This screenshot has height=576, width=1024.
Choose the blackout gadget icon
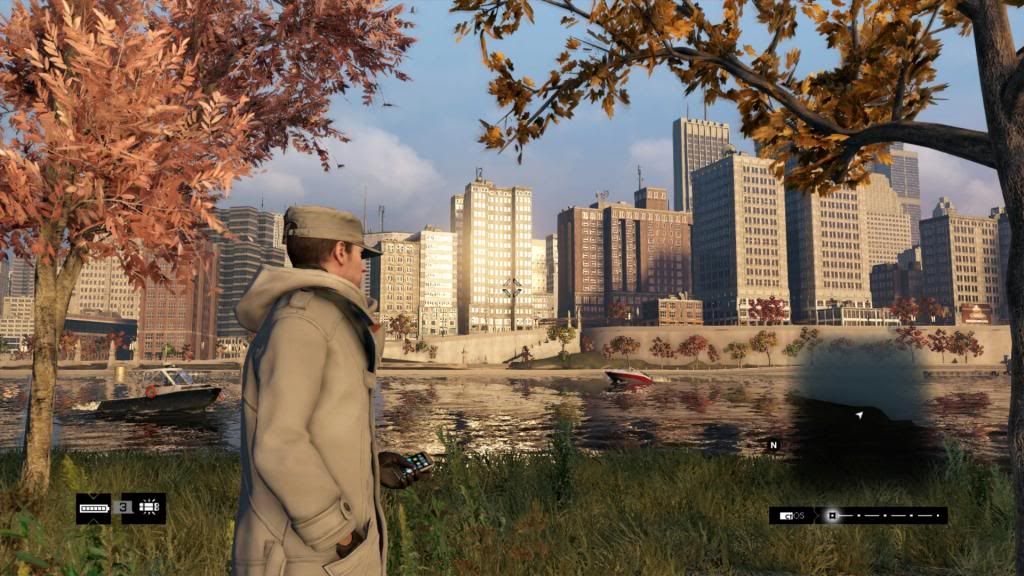tap(150, 508)
